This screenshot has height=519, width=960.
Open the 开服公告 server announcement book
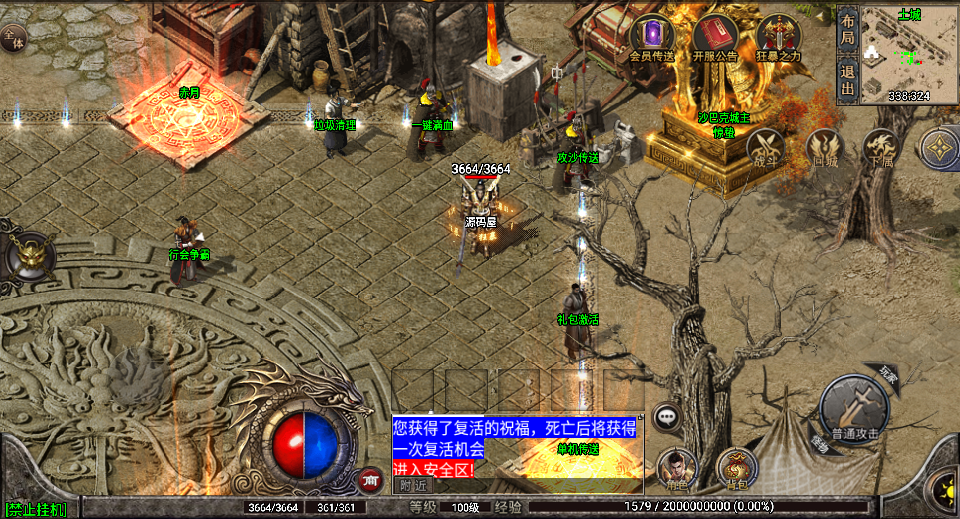[714, 36]
